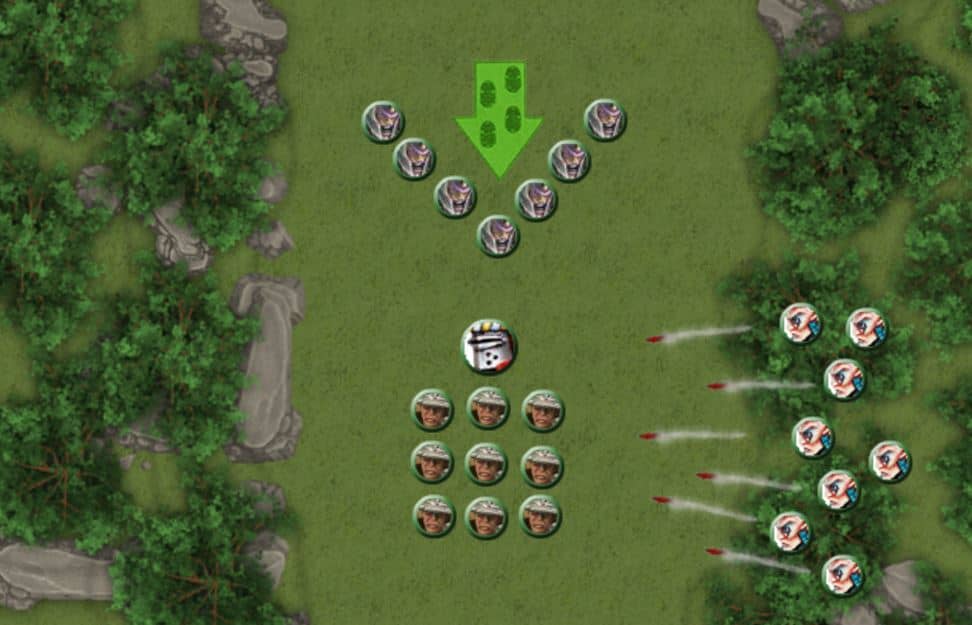Select the white and red squad leader token
Screen dimensions: 972x625
click(489, 346)
